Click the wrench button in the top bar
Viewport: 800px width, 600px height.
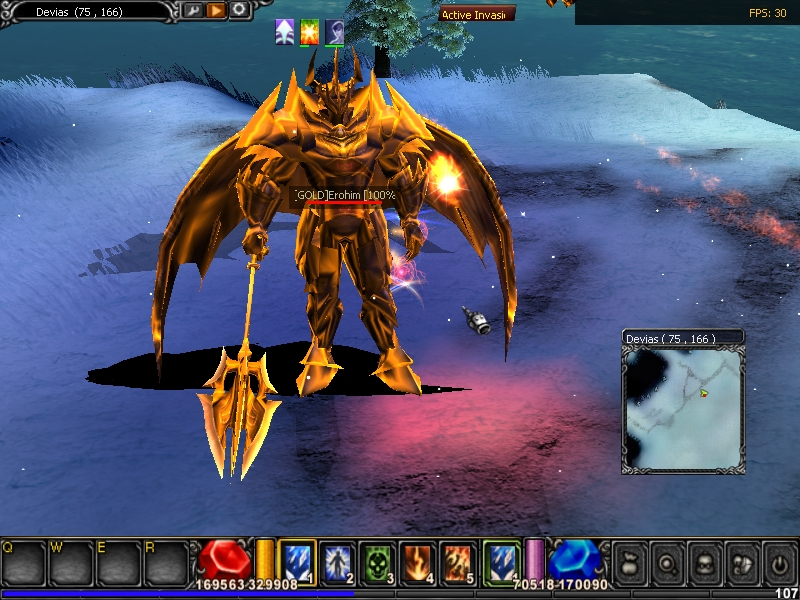(191, 10)
